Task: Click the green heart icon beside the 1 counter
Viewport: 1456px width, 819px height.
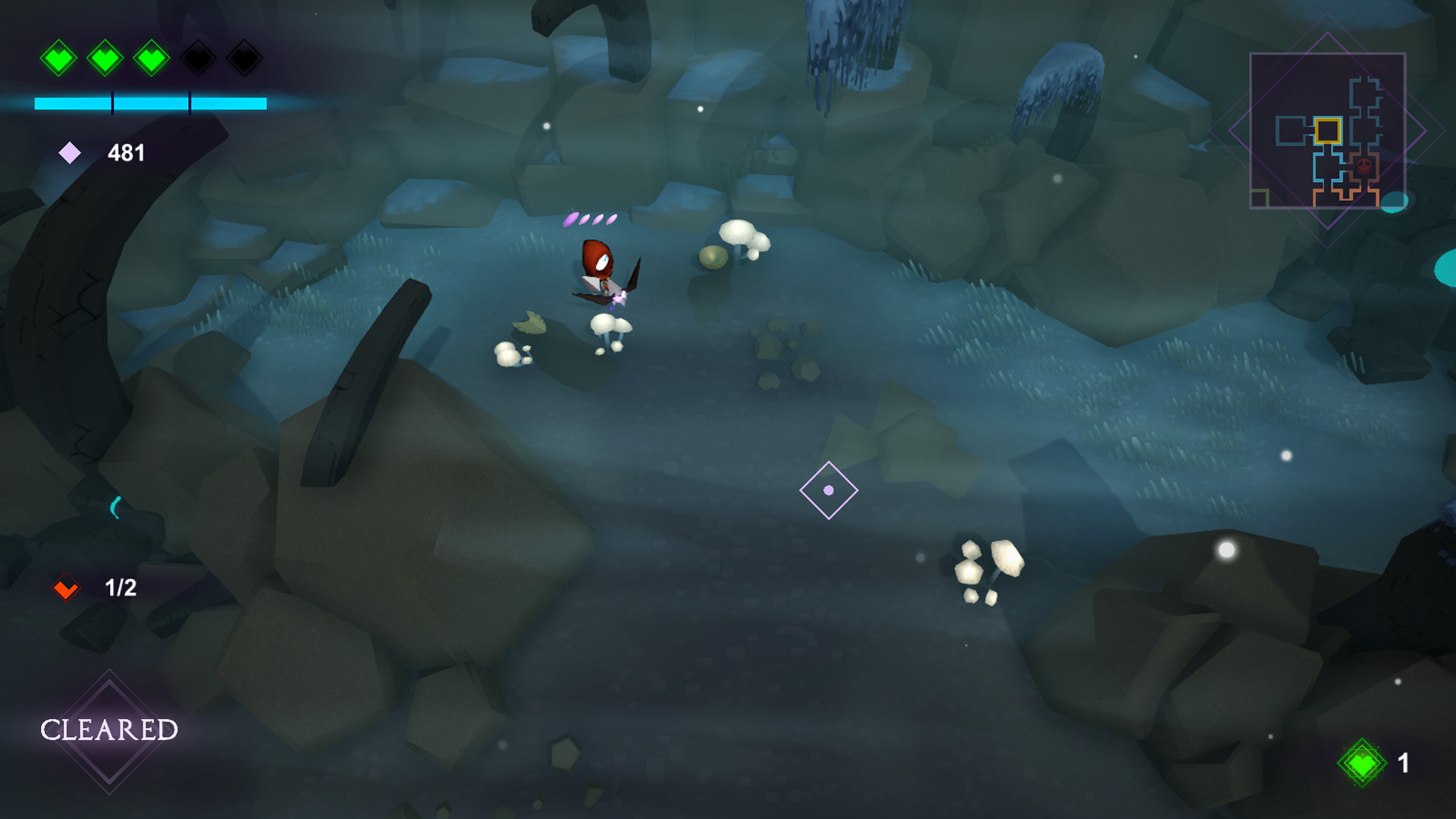Action: (x=1363, y=761)
